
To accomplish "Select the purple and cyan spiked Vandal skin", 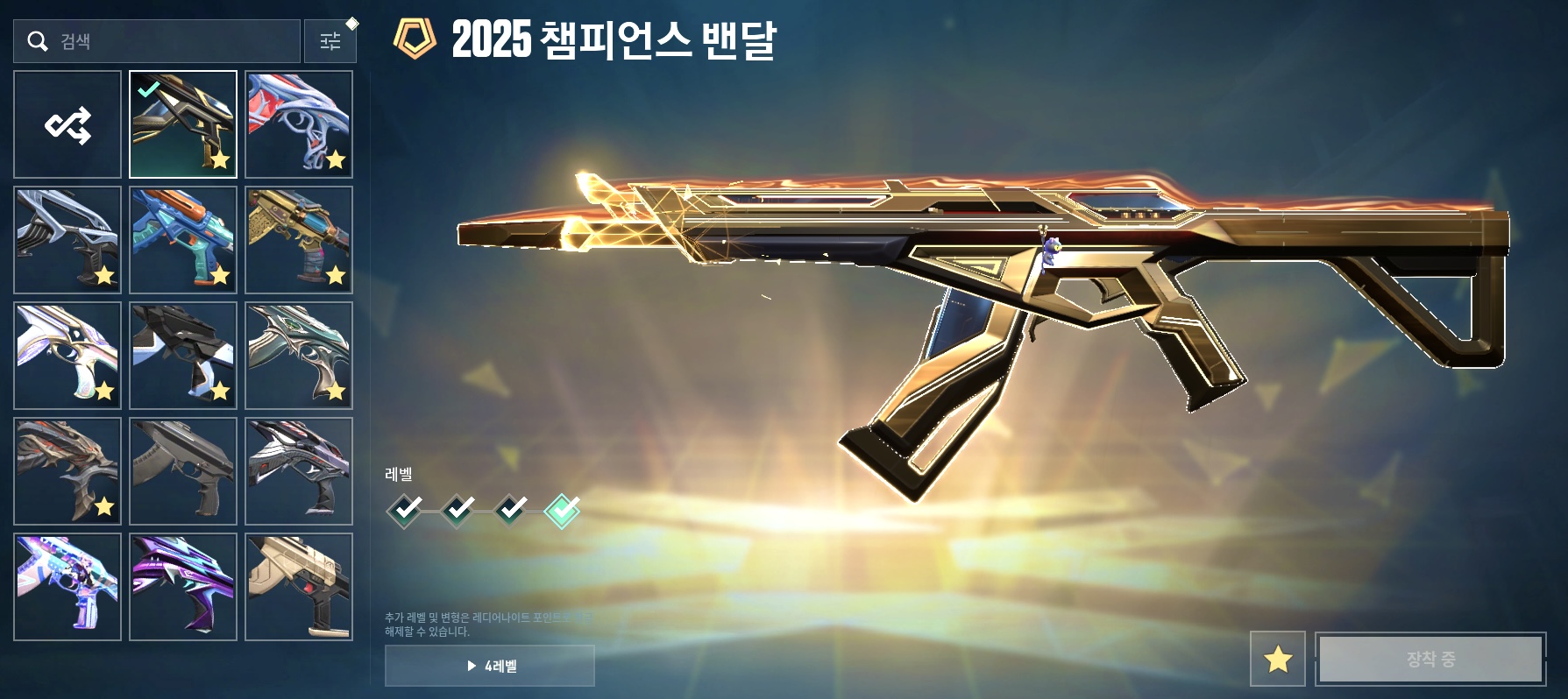I will click(x=183, y=587).
